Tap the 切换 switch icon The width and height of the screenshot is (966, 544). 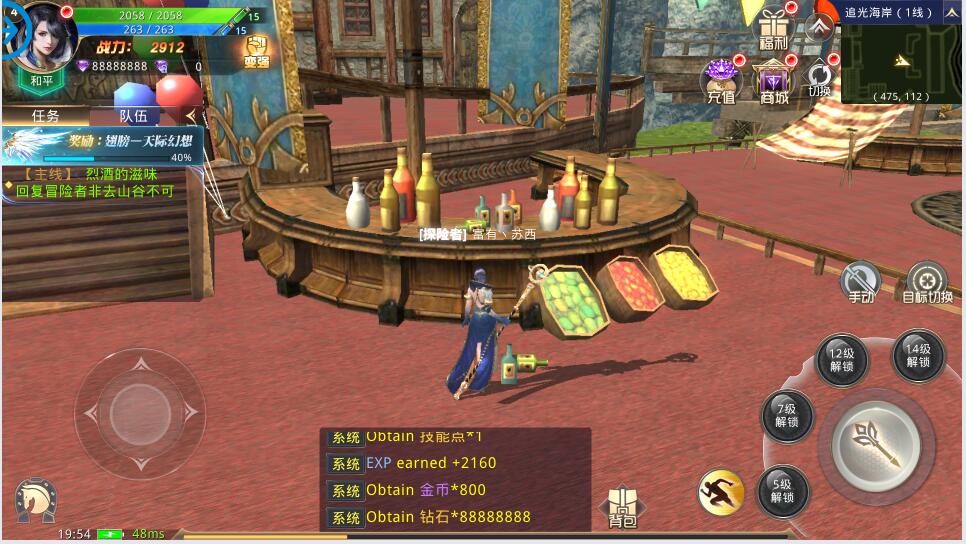point(819,78)
